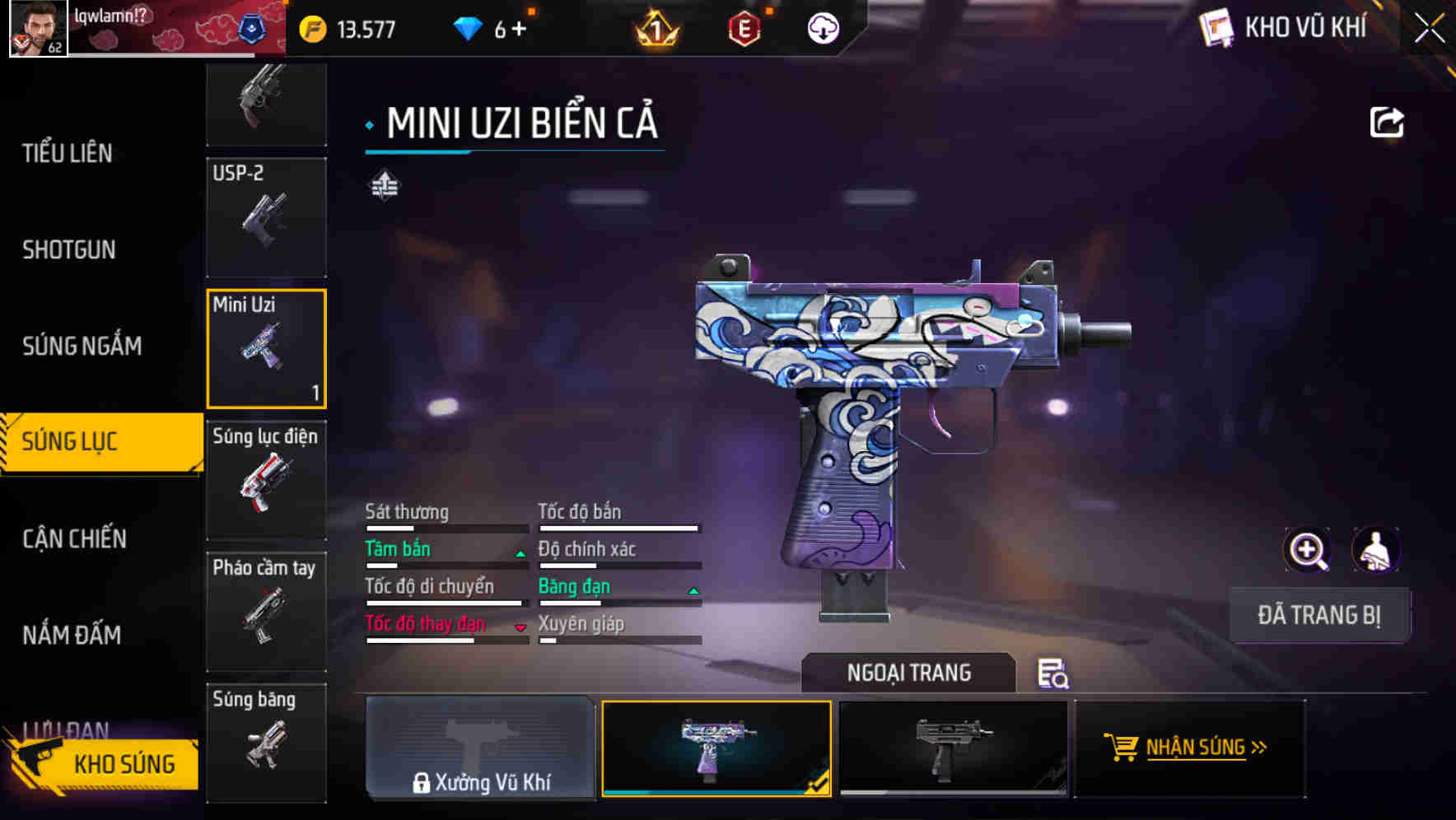Choose the Súng lục điện slot
This screenshot has width=1456, height=820.
click(266, 480)
